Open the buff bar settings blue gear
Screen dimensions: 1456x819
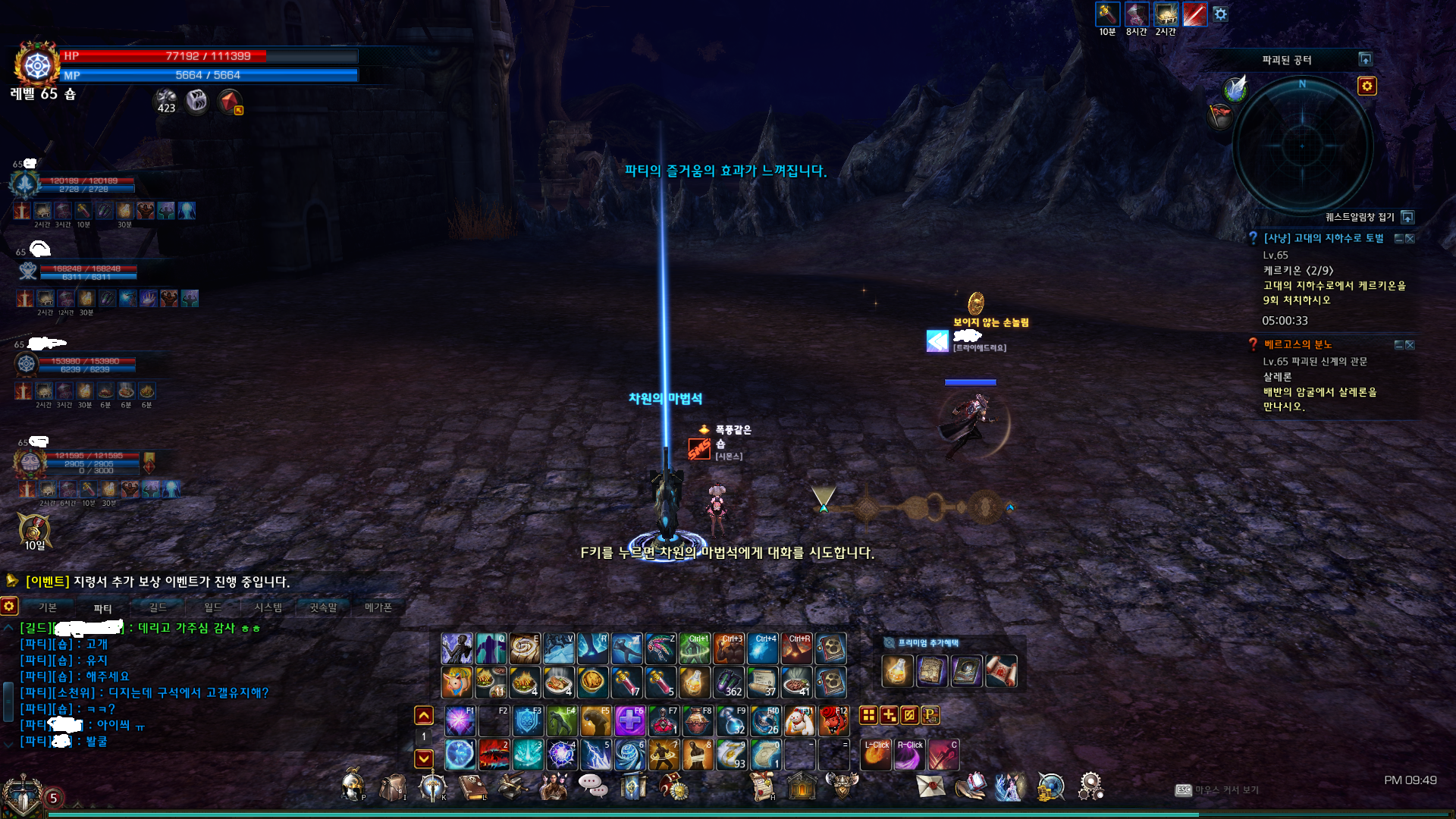point(1220,14)
